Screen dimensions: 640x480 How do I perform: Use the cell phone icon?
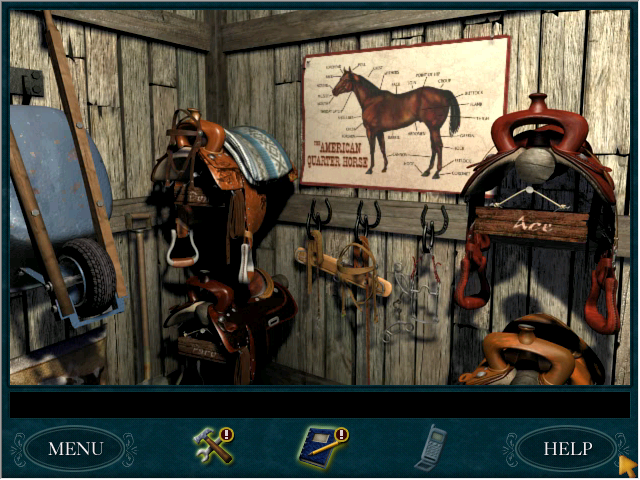(430, 448)
